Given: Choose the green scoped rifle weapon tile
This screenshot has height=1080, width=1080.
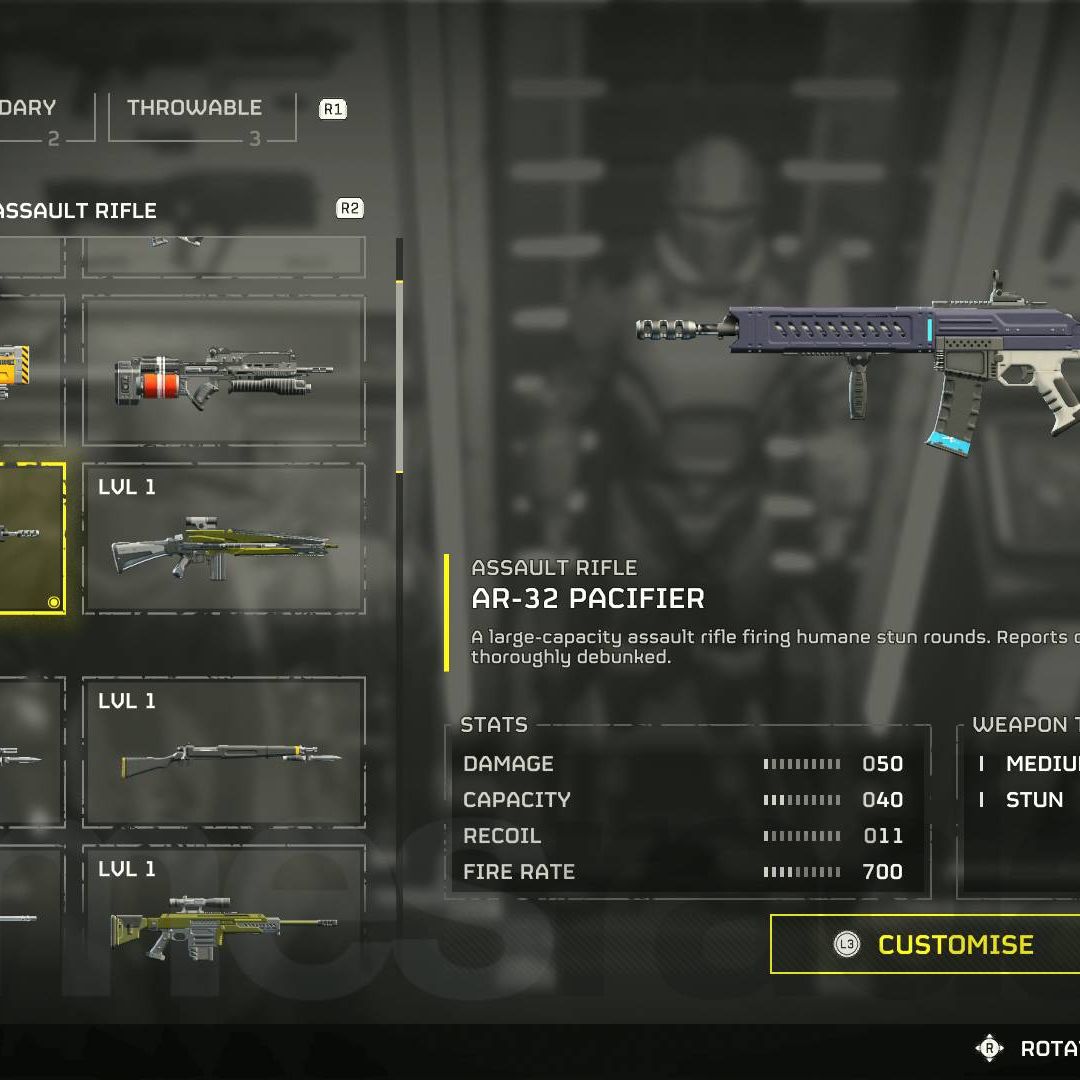Looking at the screenshot, I should tap(223, 539).
